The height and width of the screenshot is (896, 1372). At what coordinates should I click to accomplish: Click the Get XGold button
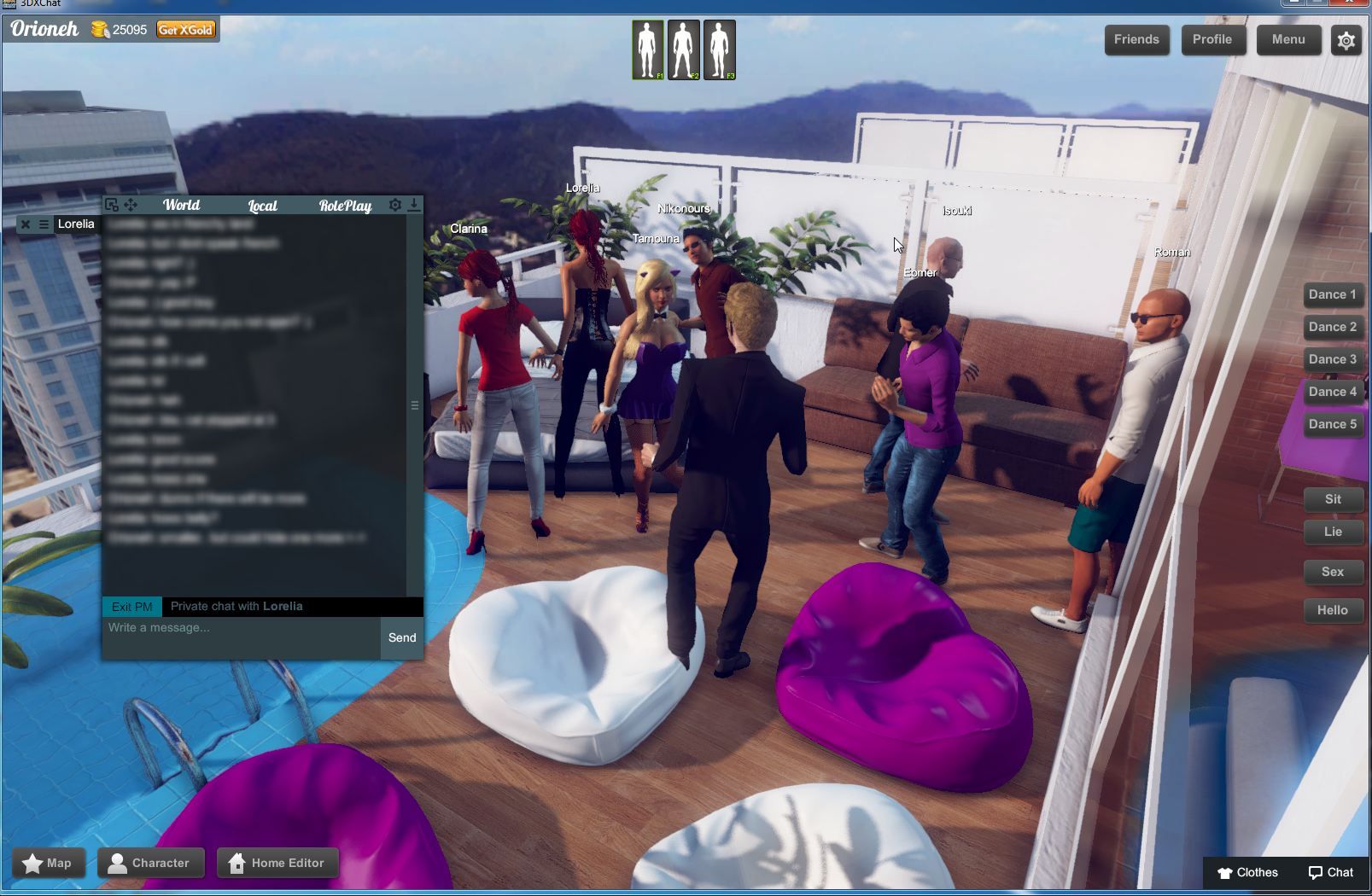[x=186, y=29]
